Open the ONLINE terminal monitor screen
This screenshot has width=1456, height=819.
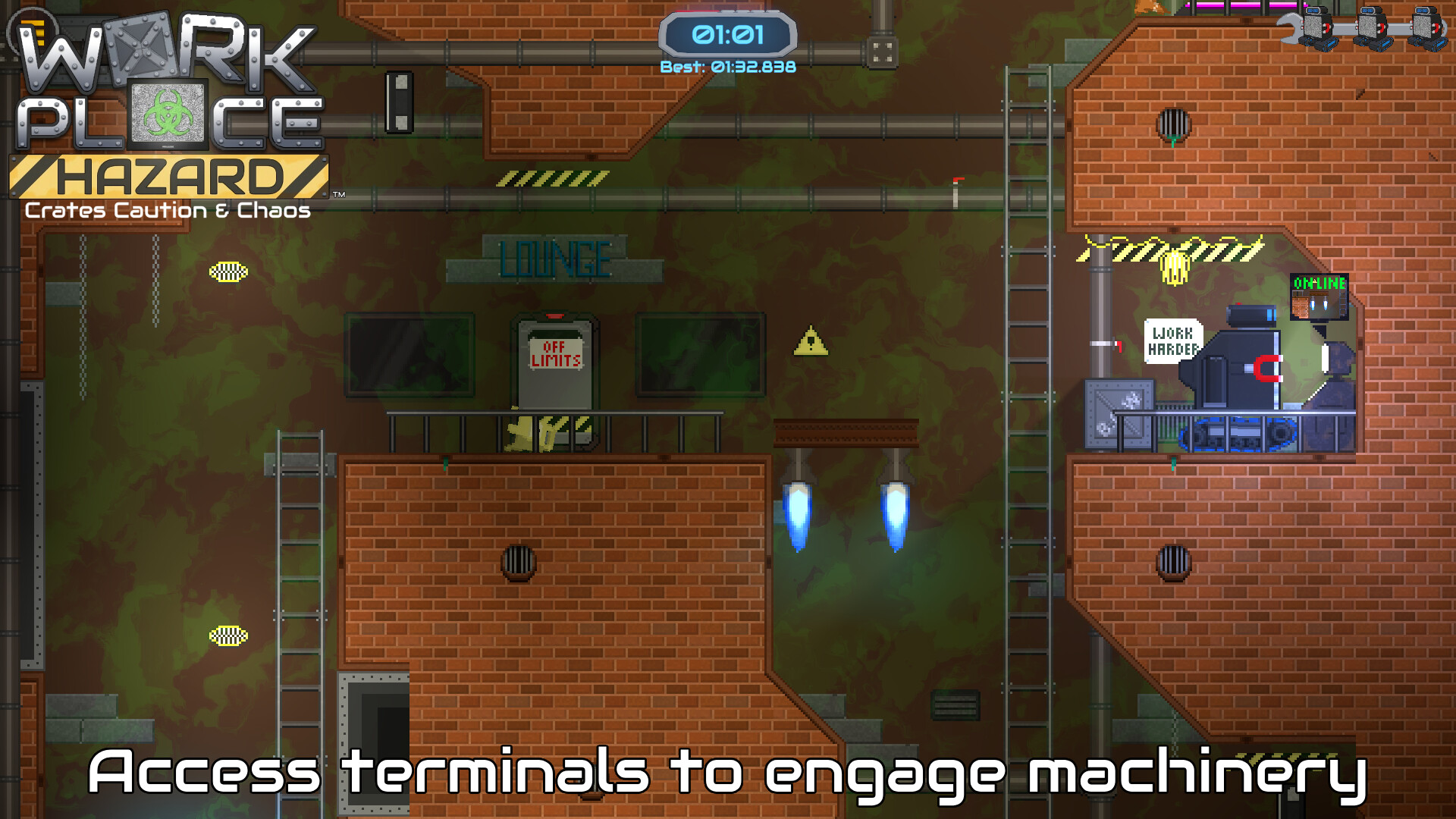1319,296
